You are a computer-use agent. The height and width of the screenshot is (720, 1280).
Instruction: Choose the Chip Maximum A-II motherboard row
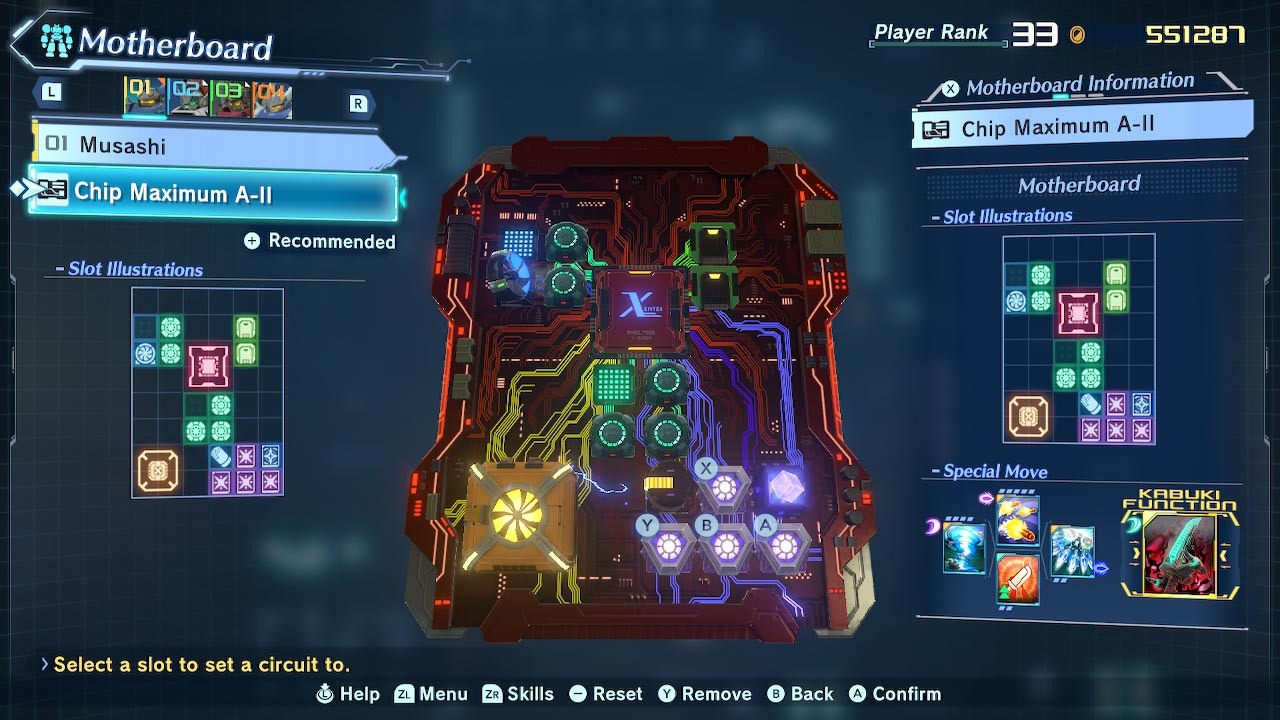click(x=213, y=193)
